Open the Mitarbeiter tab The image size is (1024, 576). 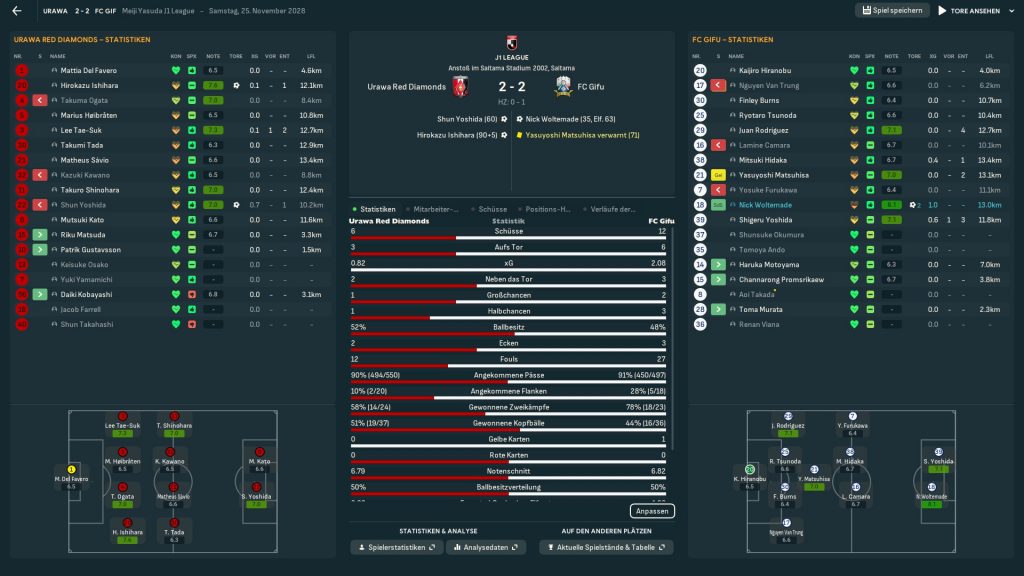click(435, 209)
